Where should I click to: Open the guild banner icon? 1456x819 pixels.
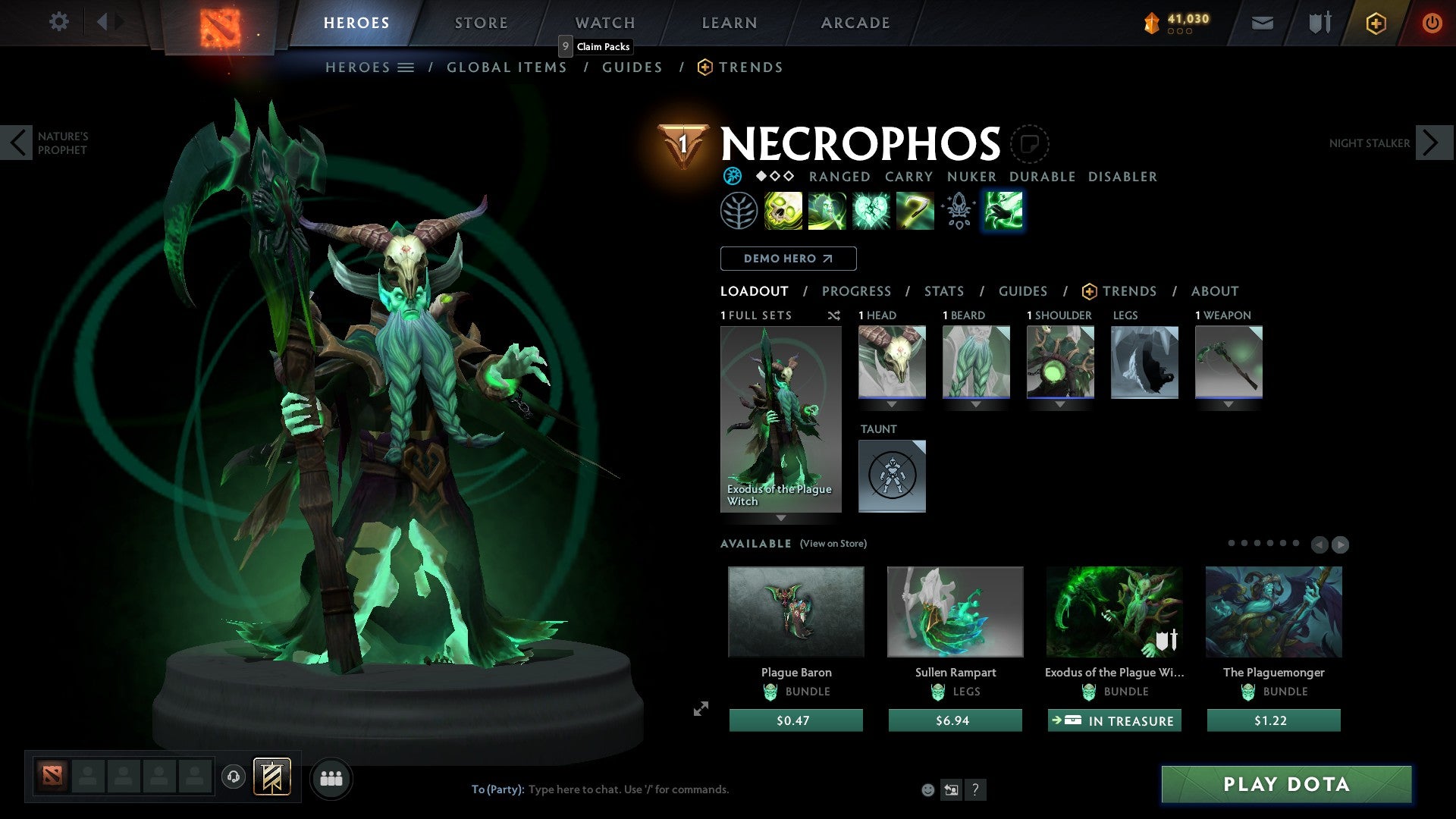[x=272, y=777]
